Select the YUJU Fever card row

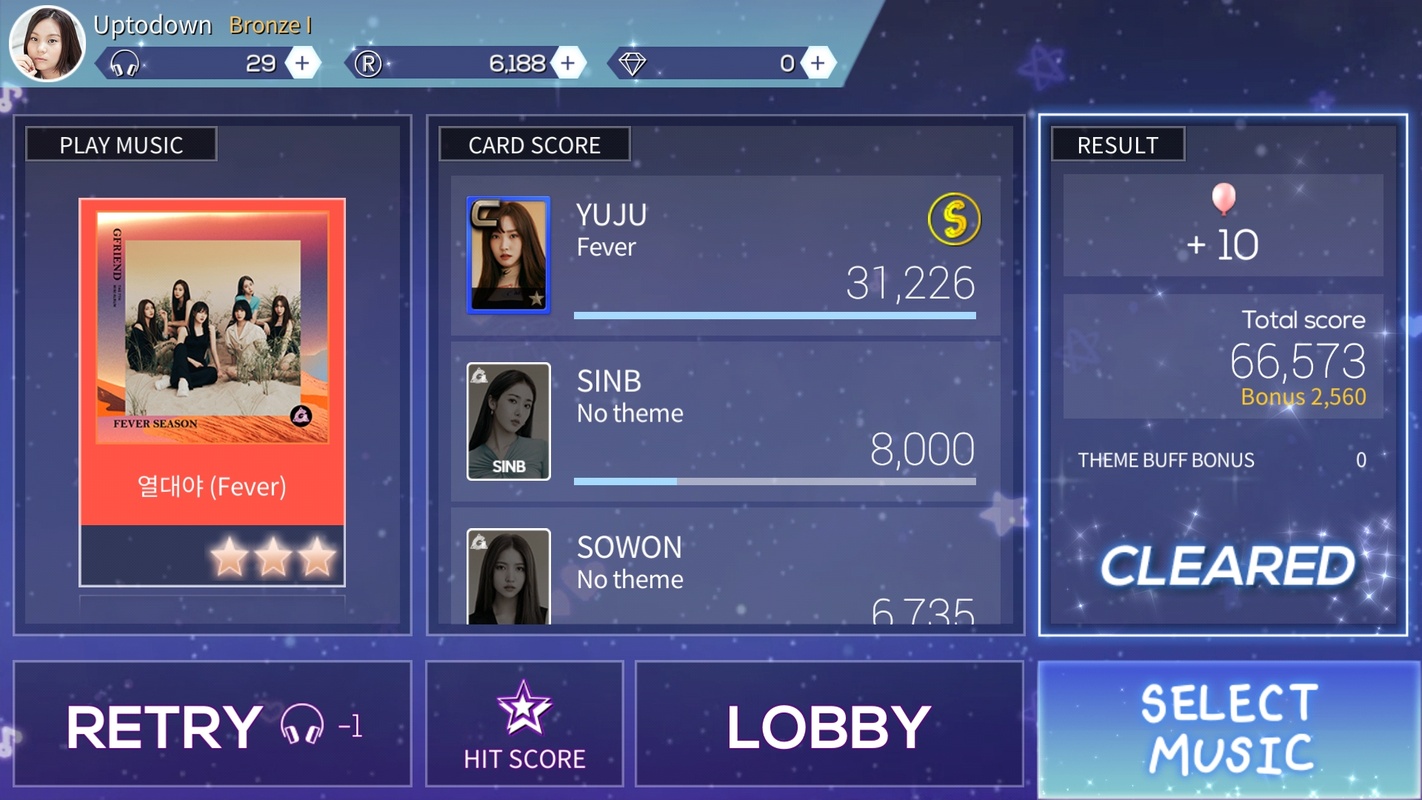pyautogui.click(x=725, y=256)
